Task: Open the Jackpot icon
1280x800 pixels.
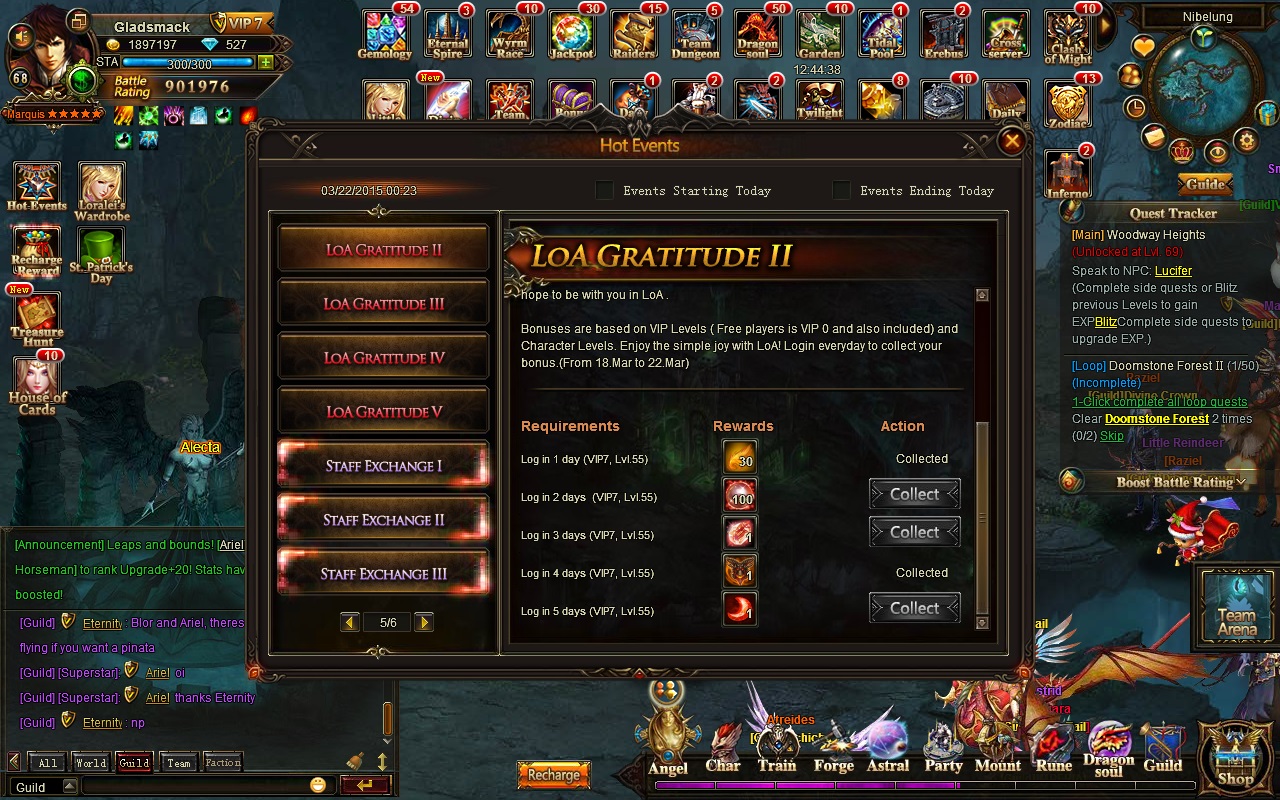Action: point(572,35)
